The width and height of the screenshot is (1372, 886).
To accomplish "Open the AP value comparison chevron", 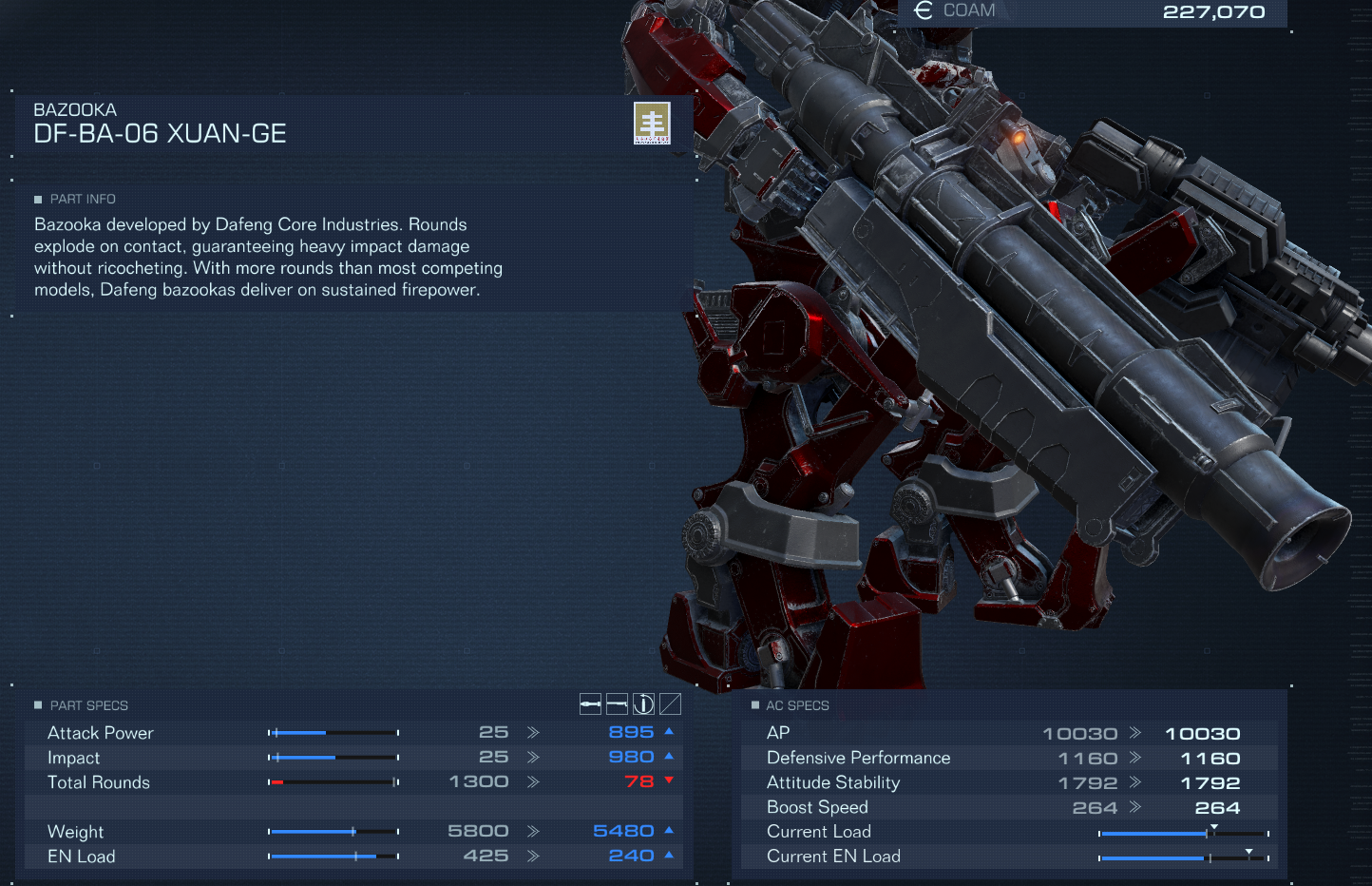I will (x=1136, y=732).
